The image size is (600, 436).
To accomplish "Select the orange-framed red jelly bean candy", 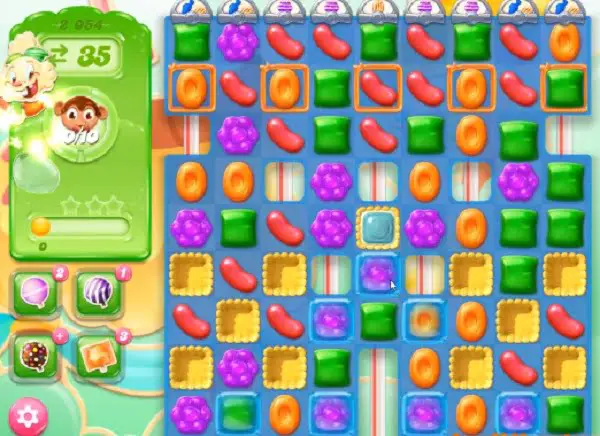I will pyautogui.click(x=376, y=87).
